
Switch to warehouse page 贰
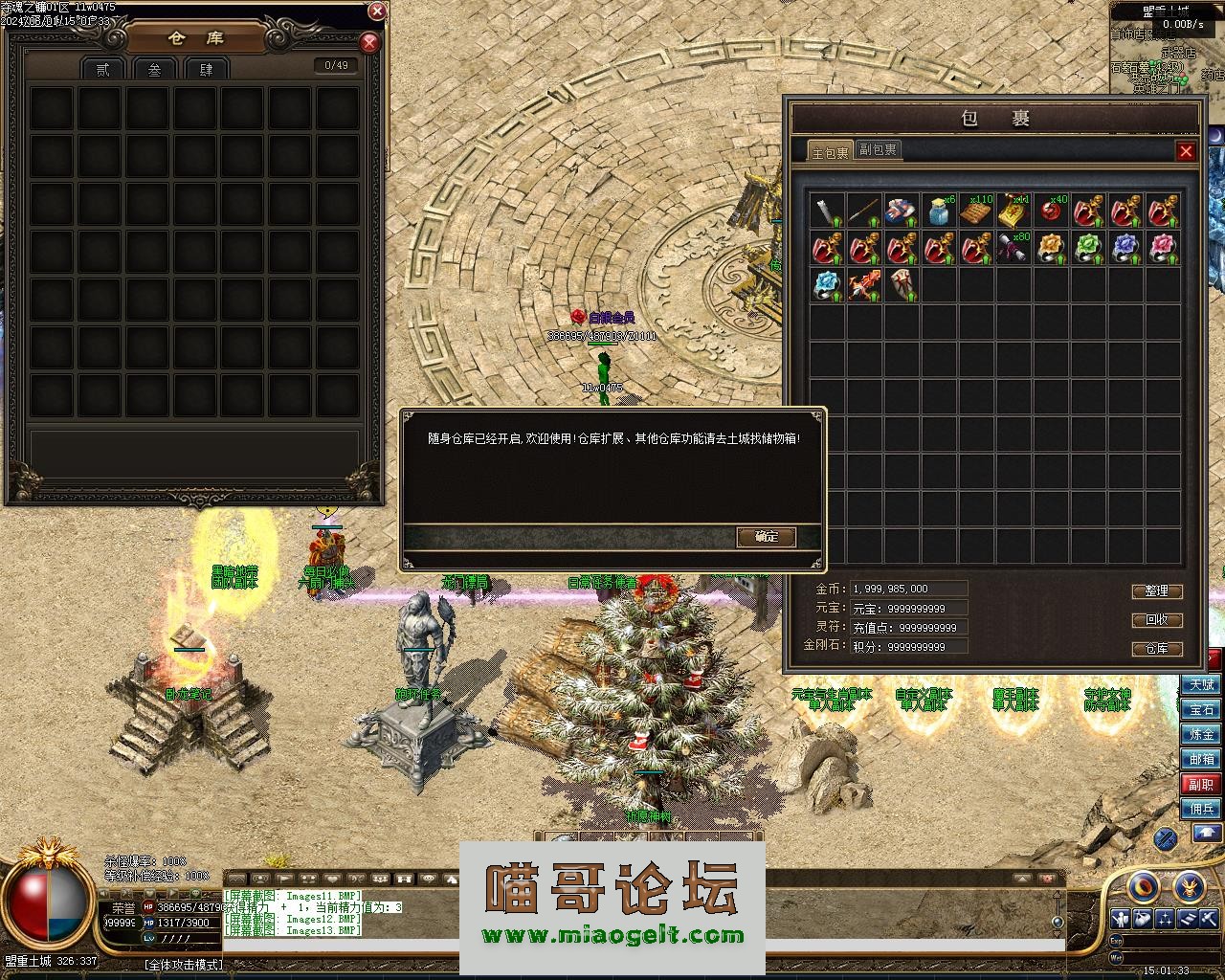pos(102,69)
